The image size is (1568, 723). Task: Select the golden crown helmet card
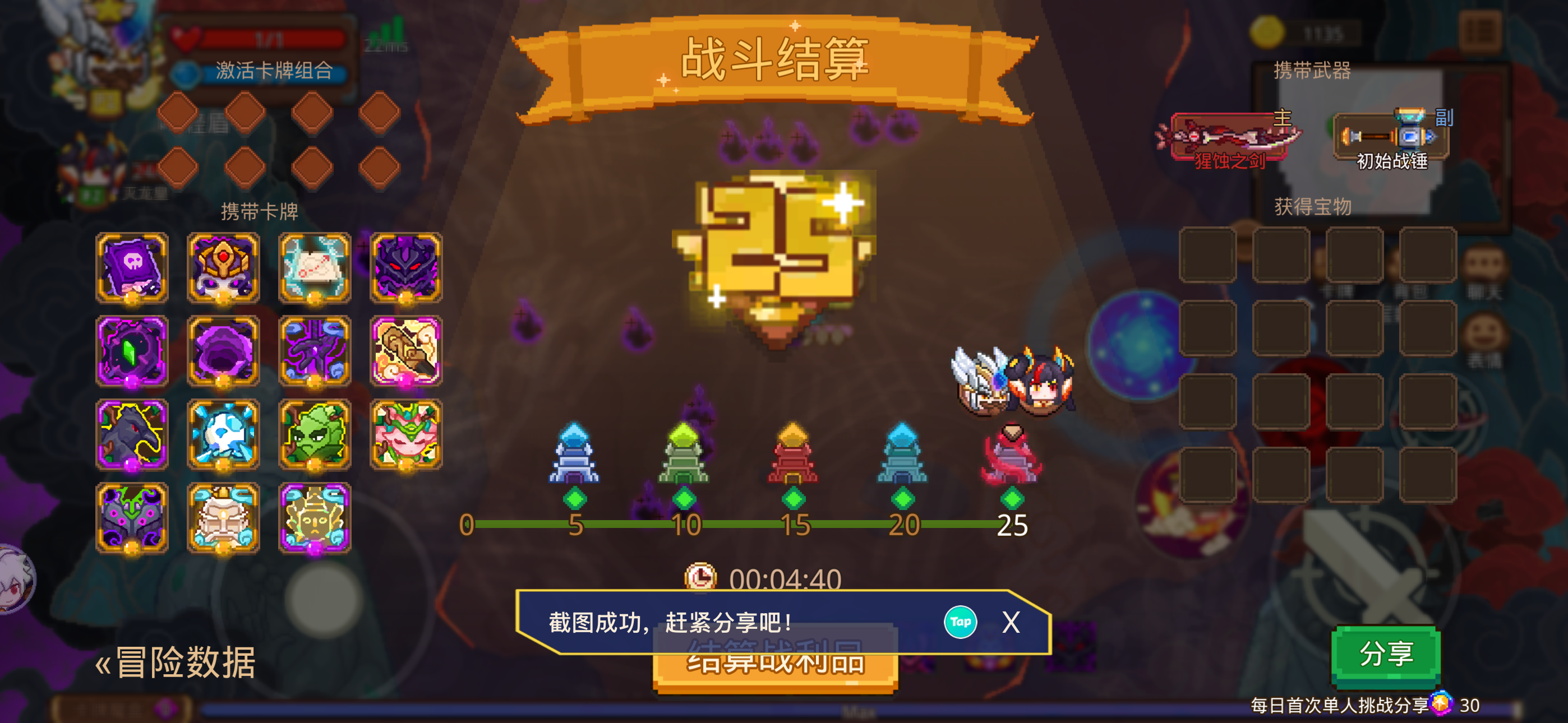tap(223, 268)
